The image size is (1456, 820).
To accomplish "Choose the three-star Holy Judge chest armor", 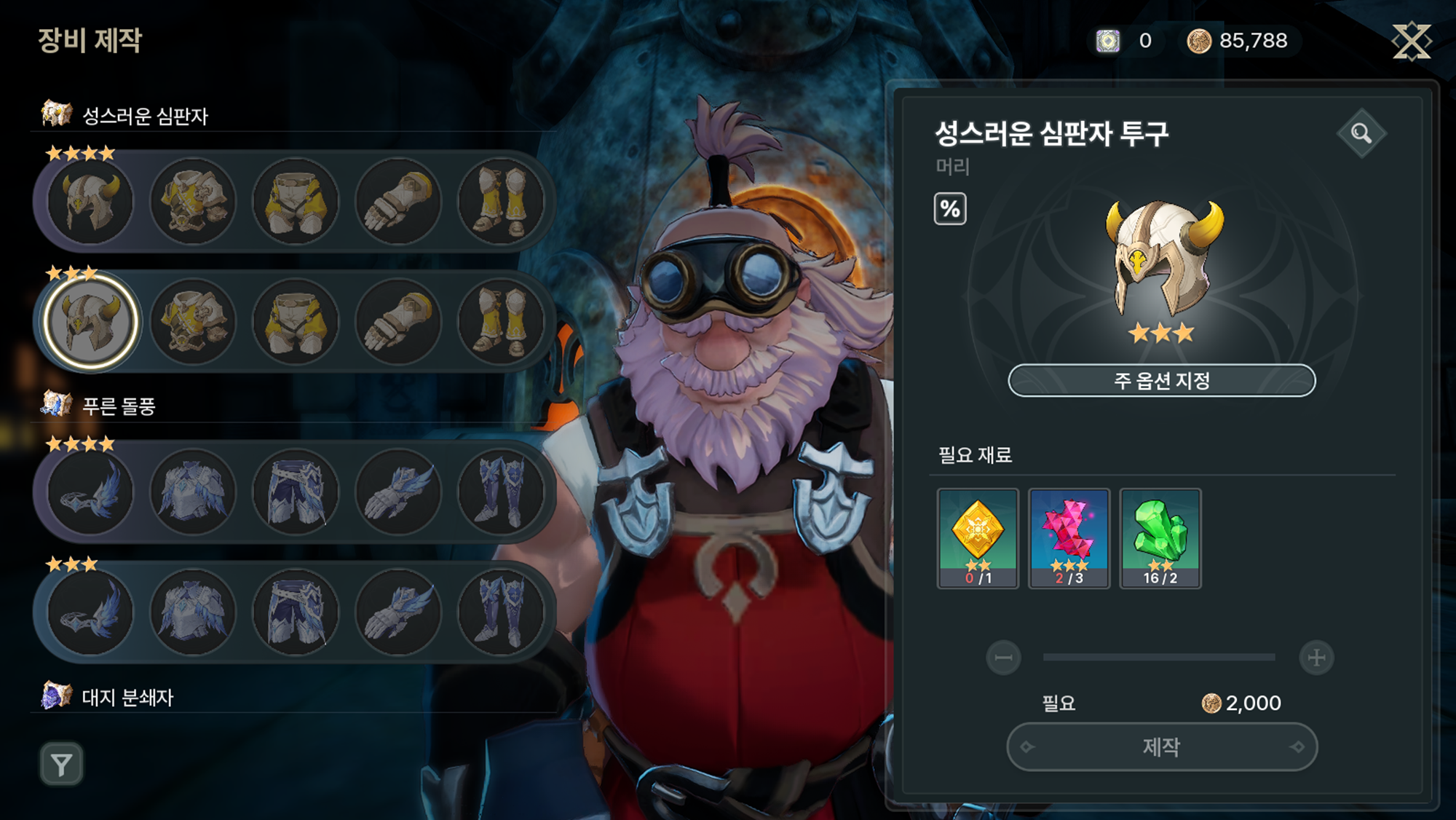I will pos(193,321).
